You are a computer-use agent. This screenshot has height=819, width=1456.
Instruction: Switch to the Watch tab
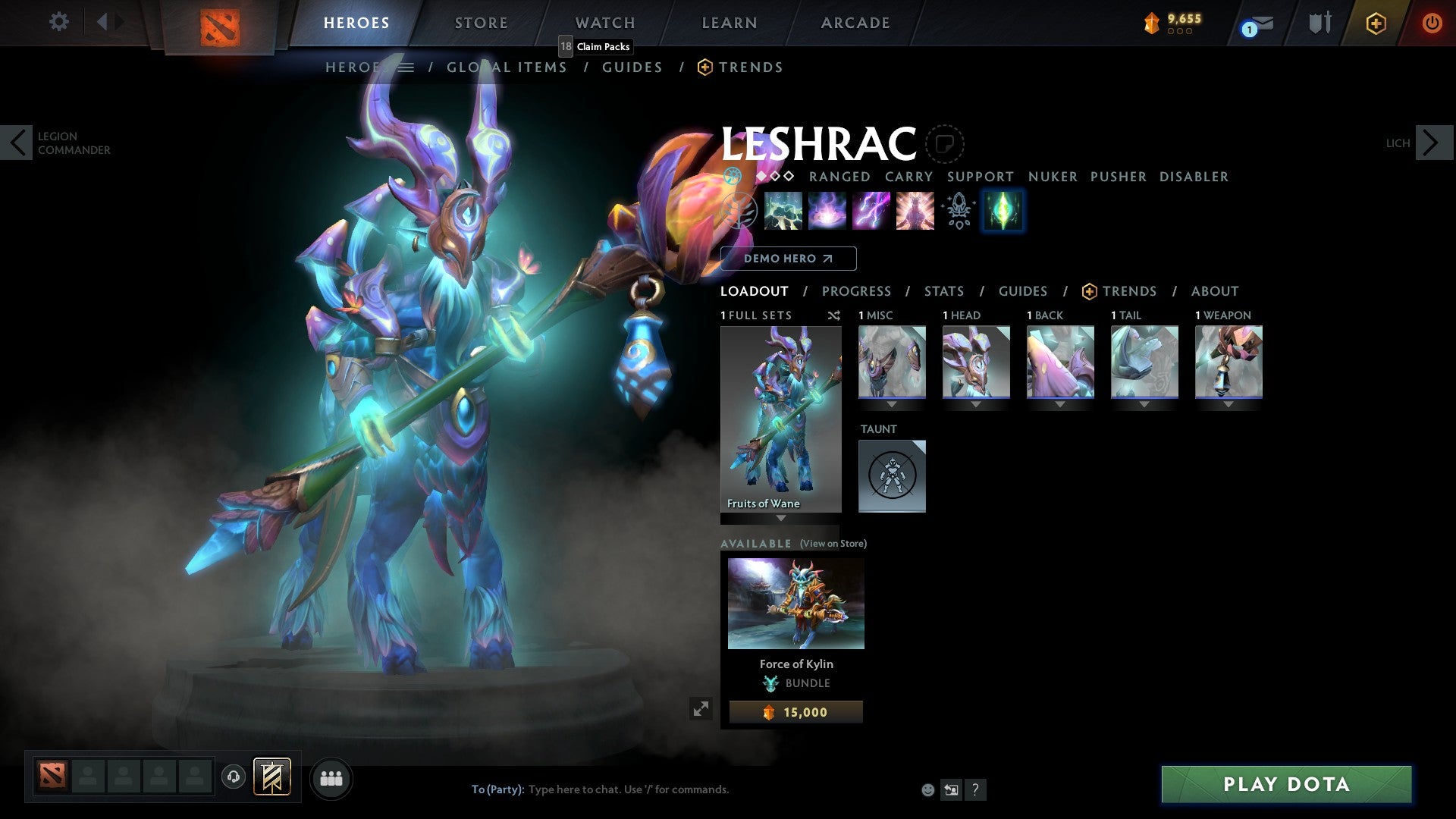click(x=604, y=23)
